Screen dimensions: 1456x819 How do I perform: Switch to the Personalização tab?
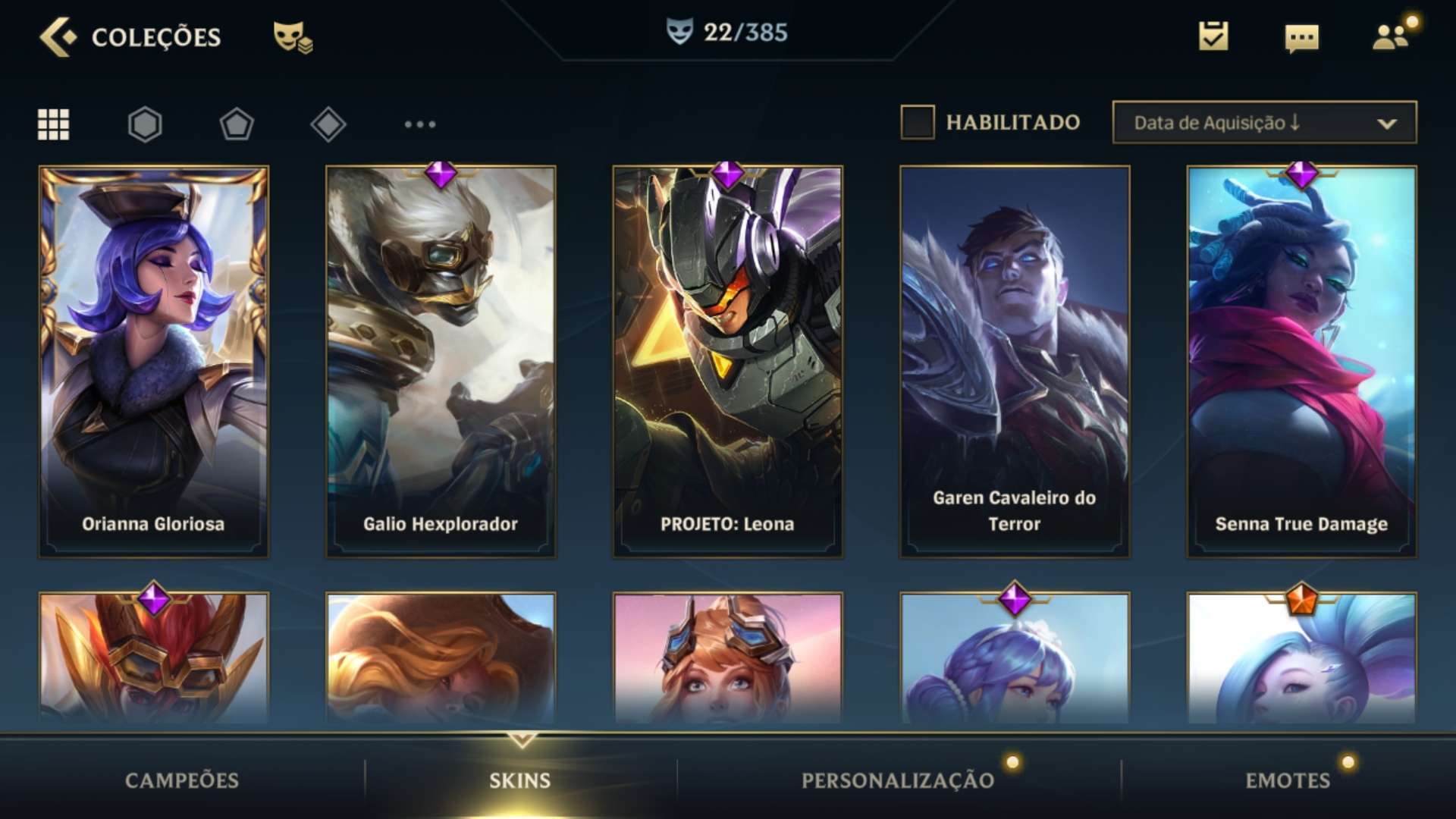pos(898,780)
